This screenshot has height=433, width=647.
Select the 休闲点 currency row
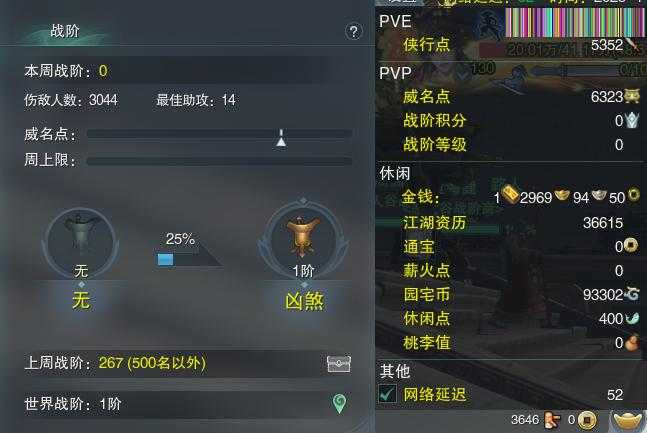[x=510, y=319]
